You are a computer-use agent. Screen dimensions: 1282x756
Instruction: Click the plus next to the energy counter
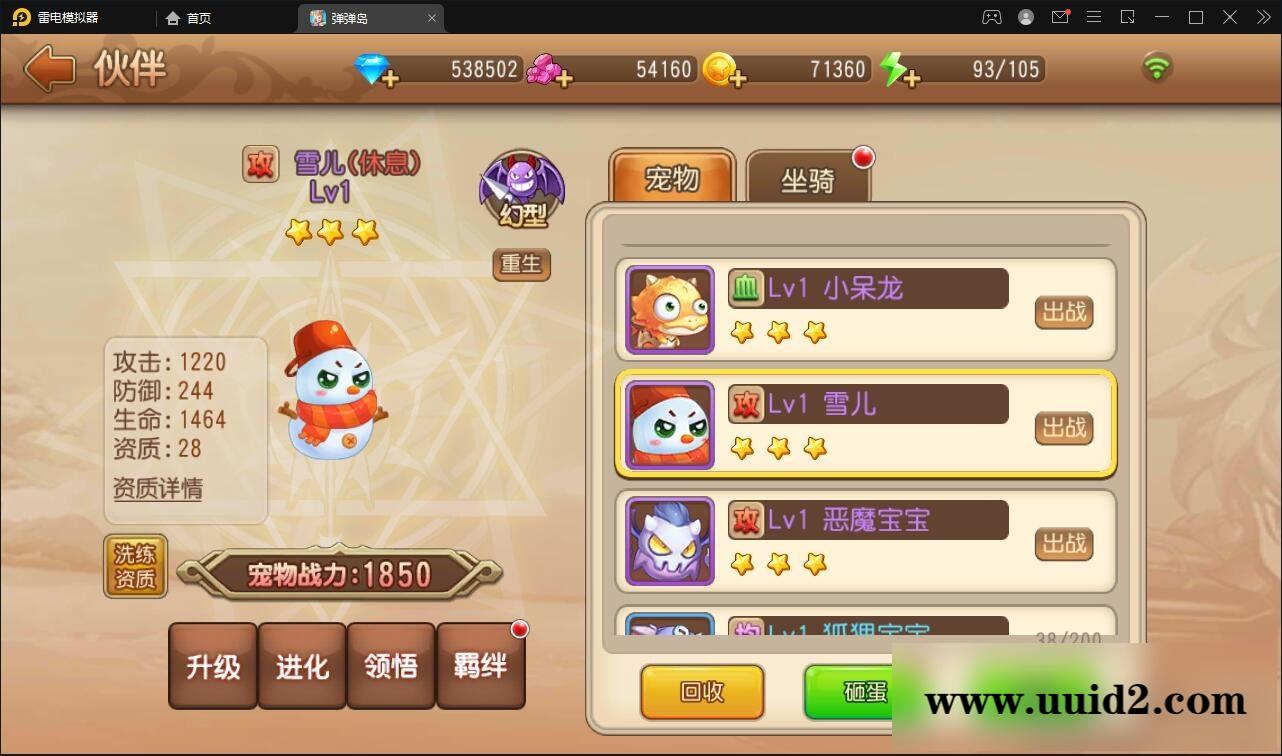[x=912, y=77]
